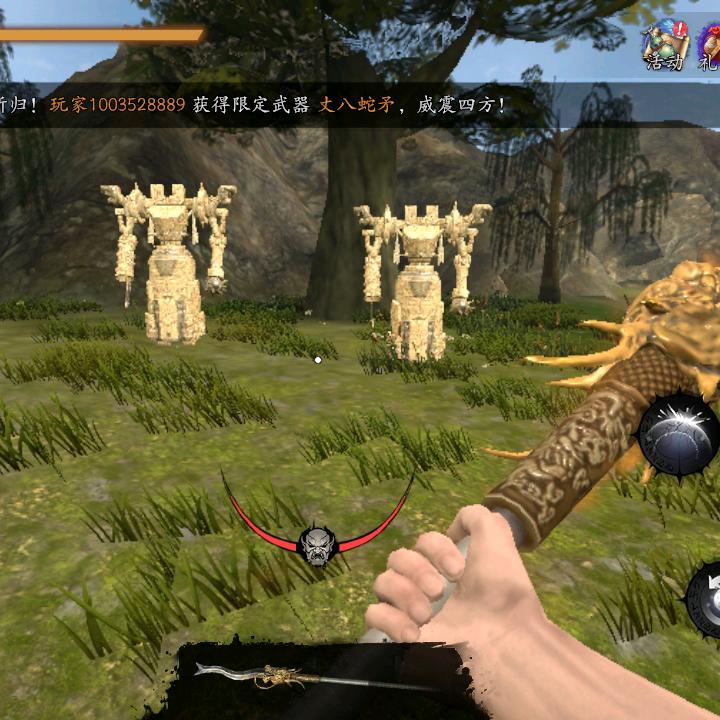The image size is (720, 720).
Task: Open the 活动 events icon
Action: 663,45
